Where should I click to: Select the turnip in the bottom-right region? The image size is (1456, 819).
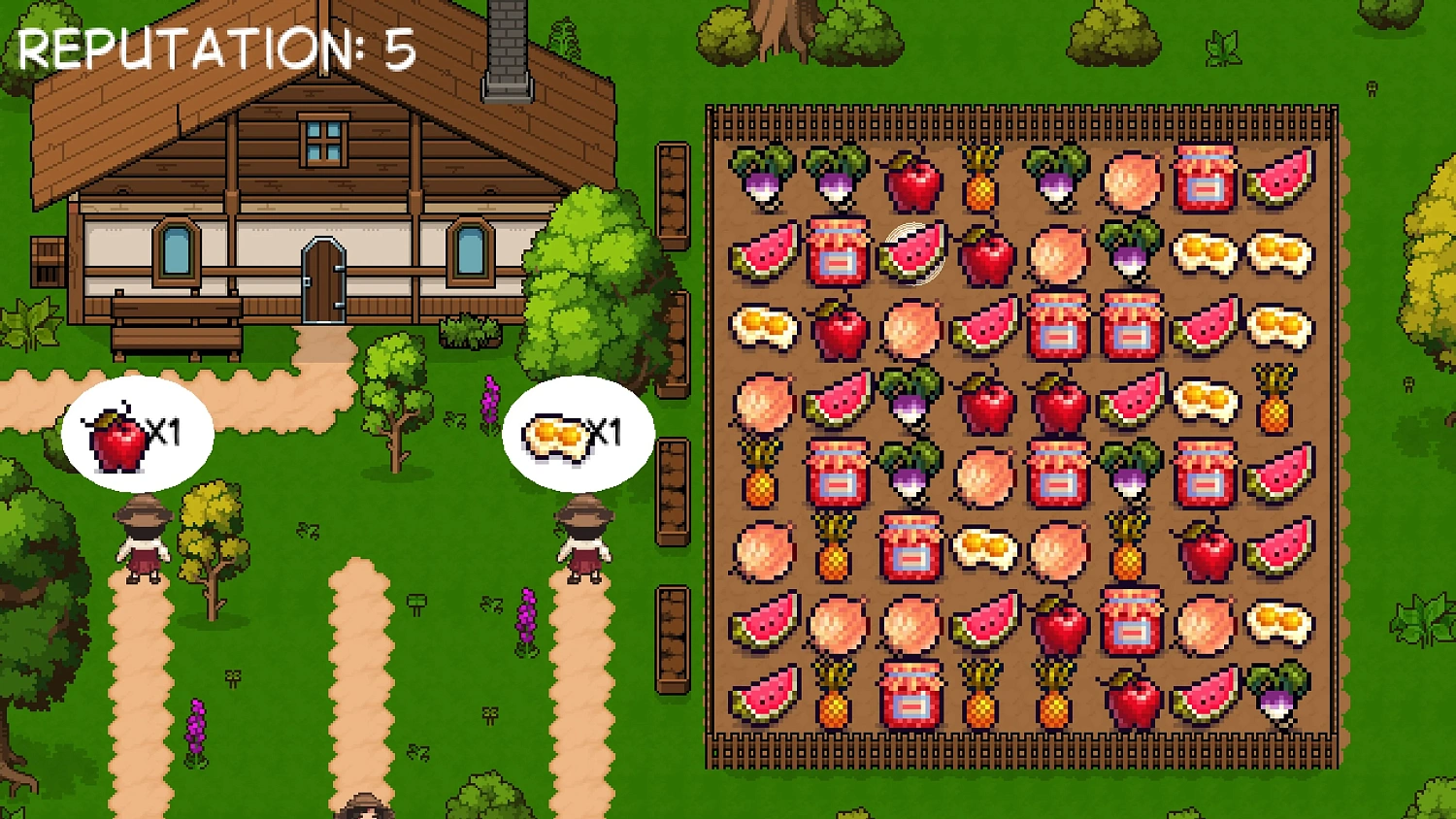coord(1281,697)
